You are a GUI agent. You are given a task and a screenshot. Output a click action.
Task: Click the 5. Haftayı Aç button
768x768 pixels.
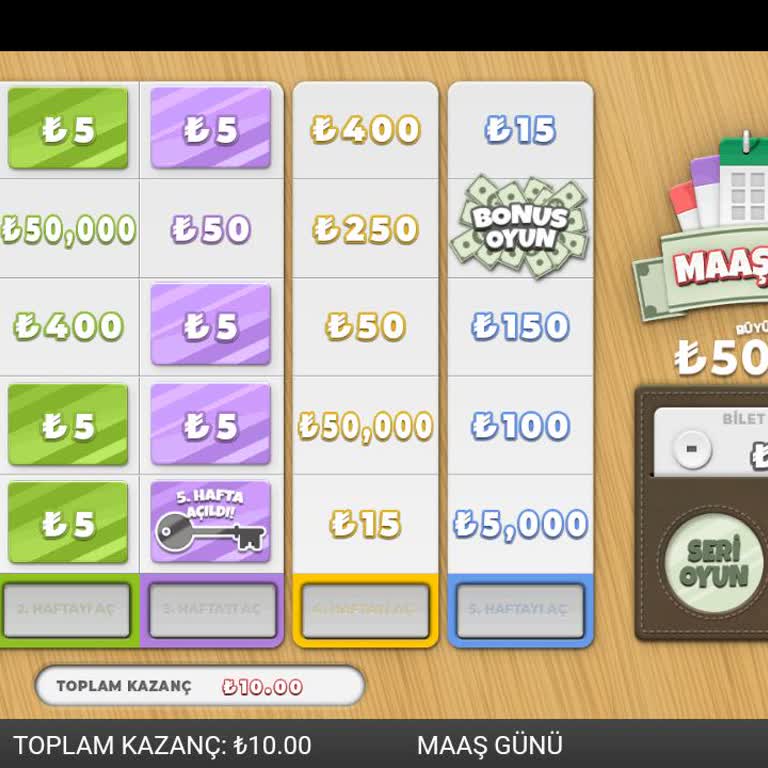(x=520, y=609)
